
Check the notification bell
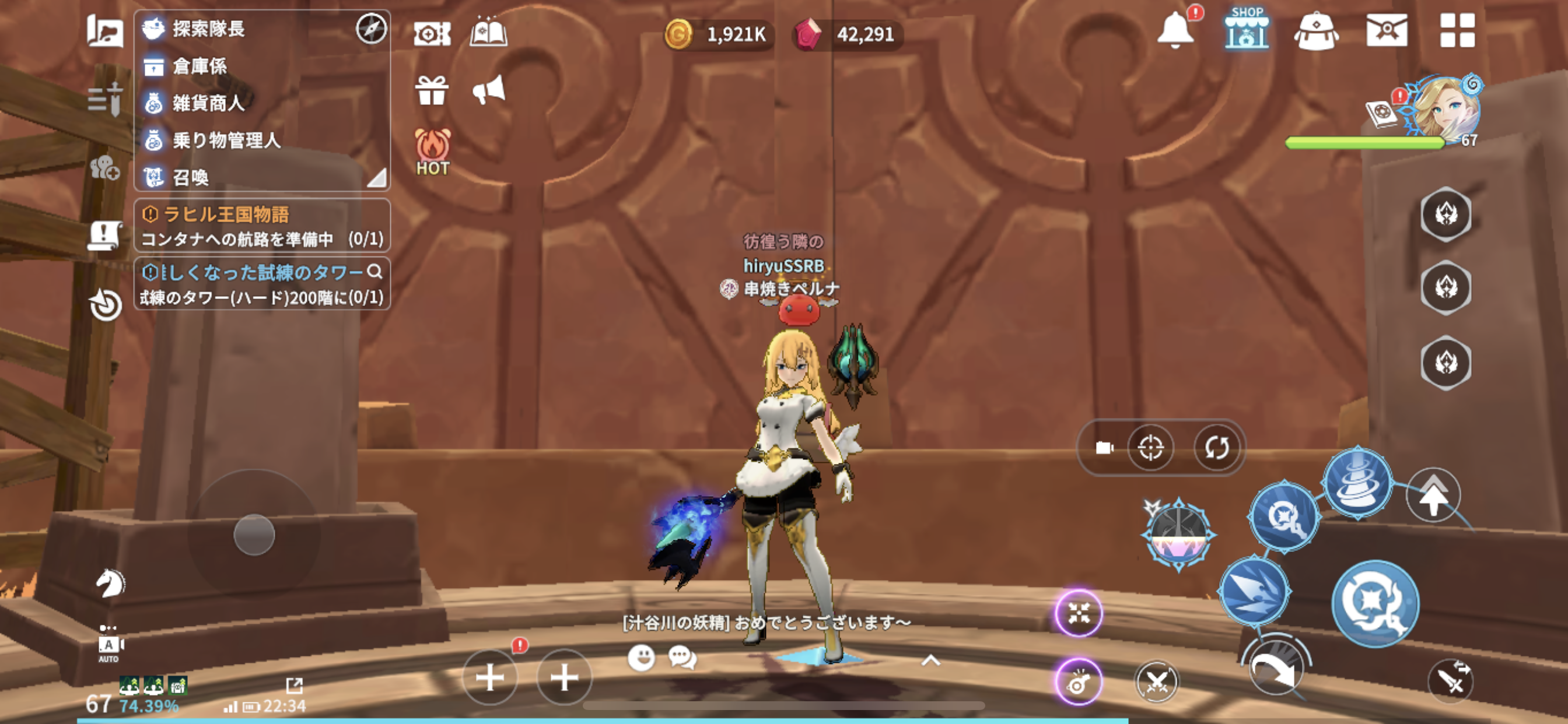pyautogui.click(x=1175, y=30)
